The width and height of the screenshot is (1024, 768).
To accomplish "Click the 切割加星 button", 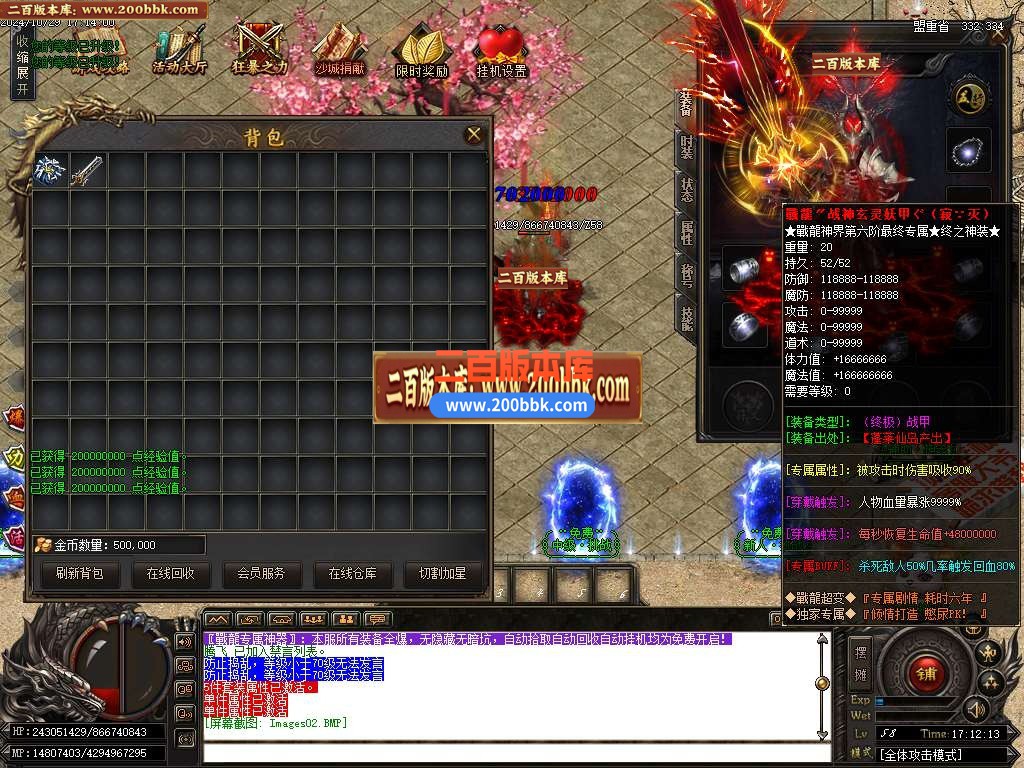I will coord(443,574).
